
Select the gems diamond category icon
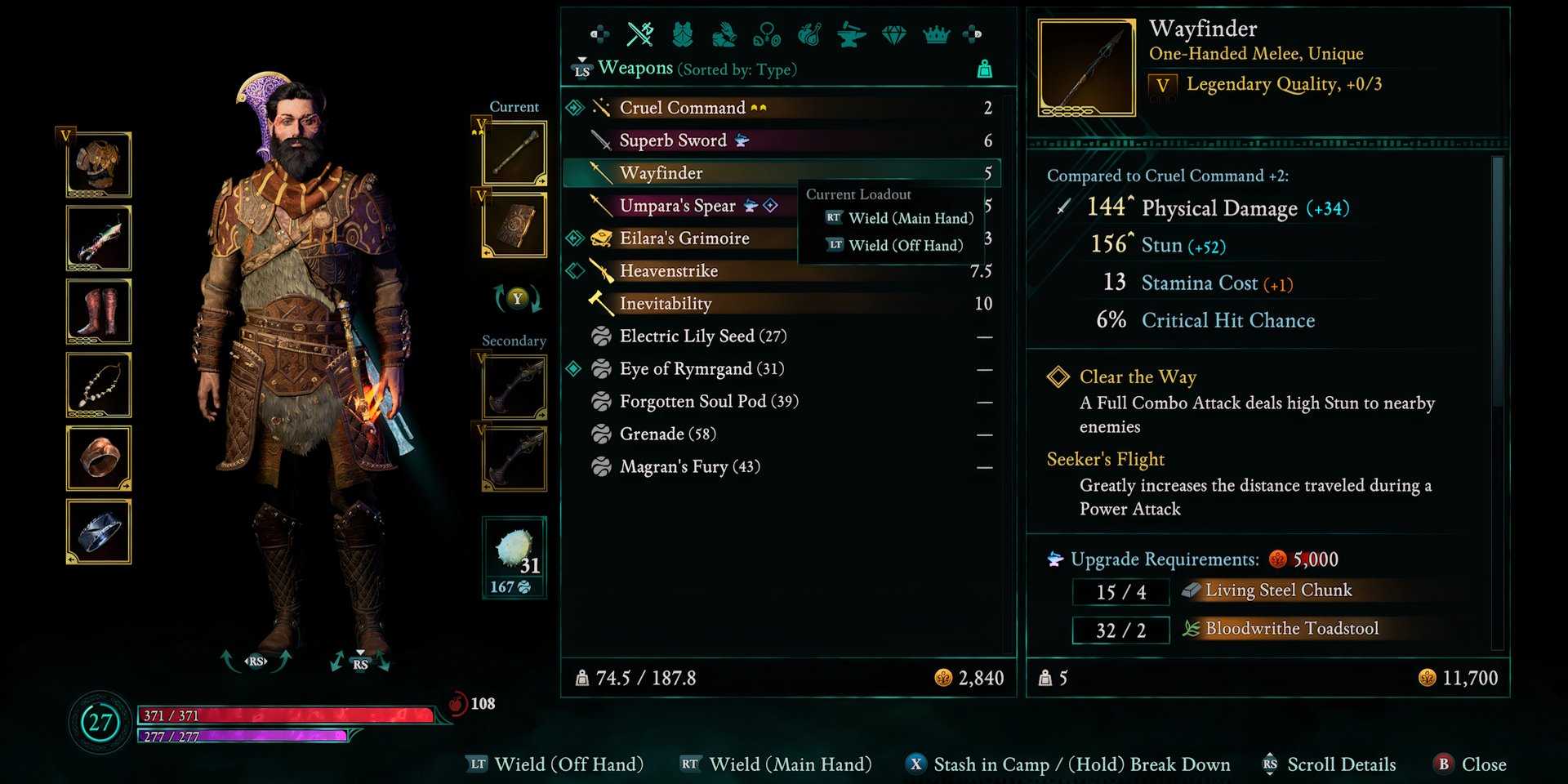(x=894, y=33)
